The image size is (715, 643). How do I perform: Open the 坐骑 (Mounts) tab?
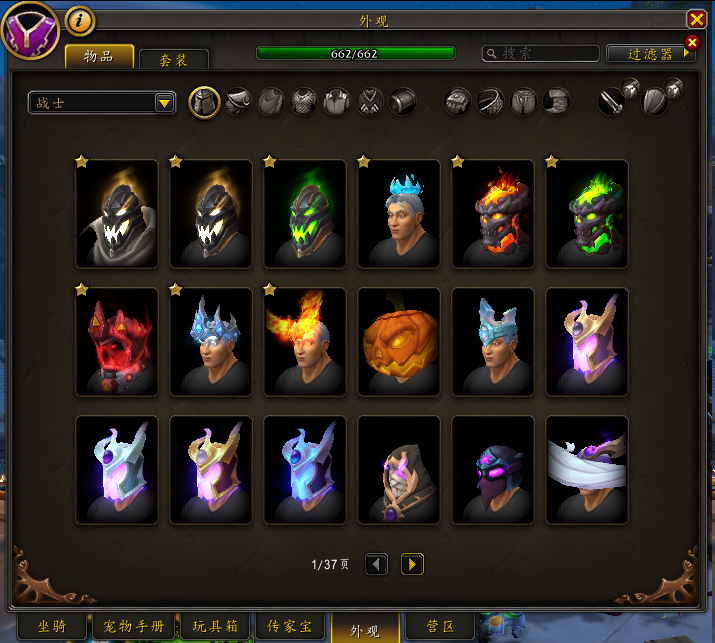pos(52,627)
